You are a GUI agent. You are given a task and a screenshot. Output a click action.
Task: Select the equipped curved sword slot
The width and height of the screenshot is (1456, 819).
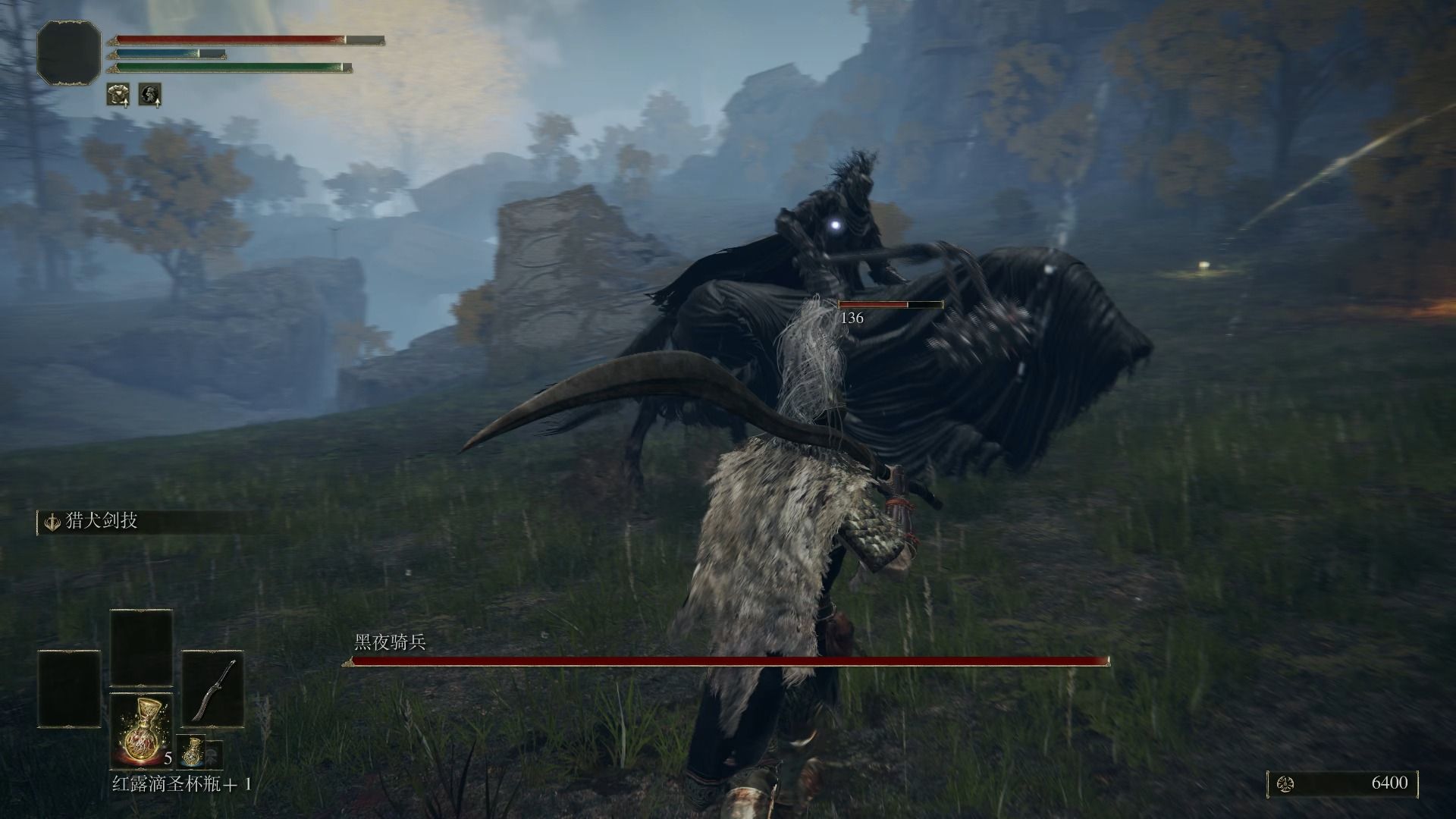coord(212,689)
